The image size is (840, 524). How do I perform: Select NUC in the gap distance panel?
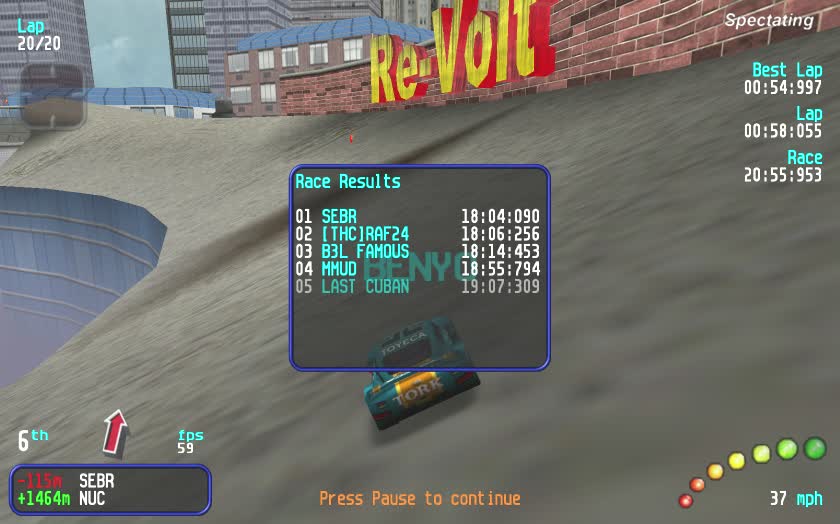click(x=92, y=498)
